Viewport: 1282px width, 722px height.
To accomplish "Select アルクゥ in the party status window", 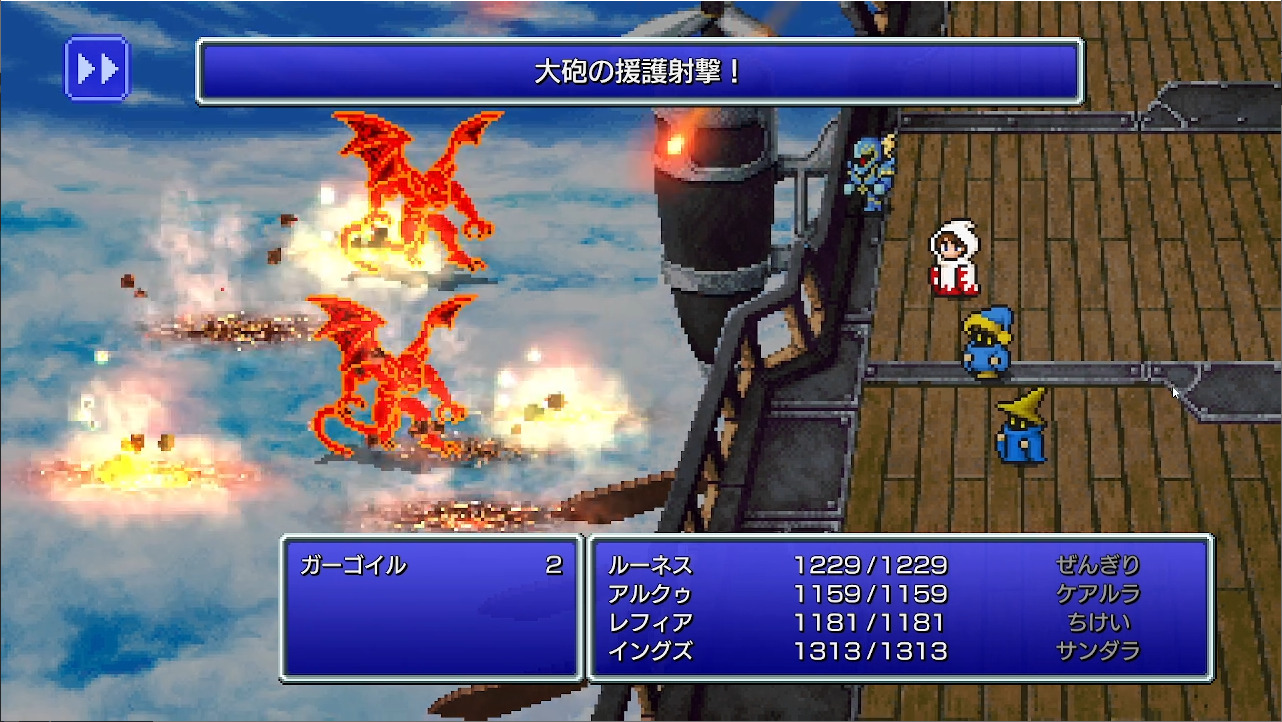I will point(651,594).
